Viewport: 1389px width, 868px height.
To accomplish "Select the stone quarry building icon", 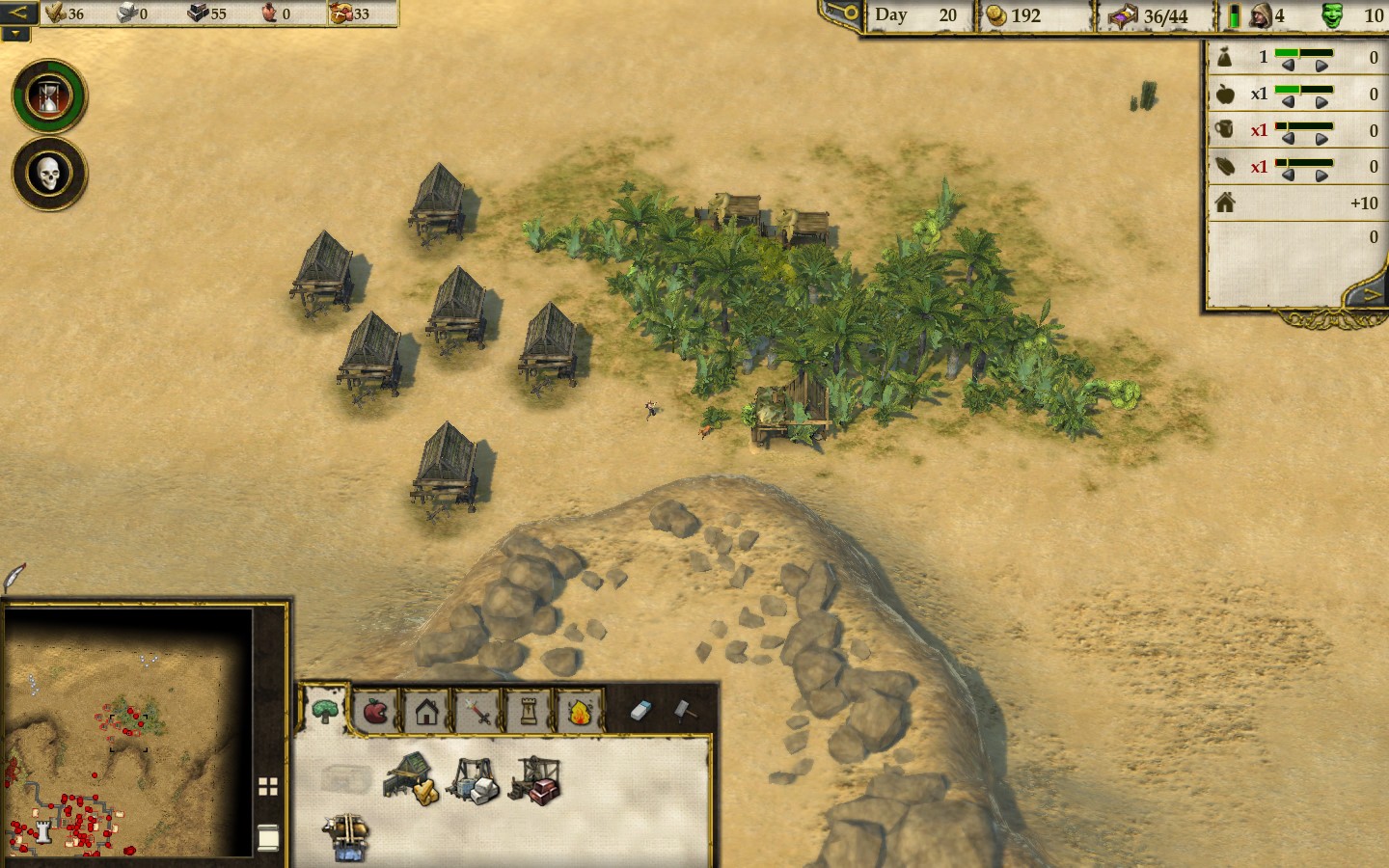I will tap(473, 780).
